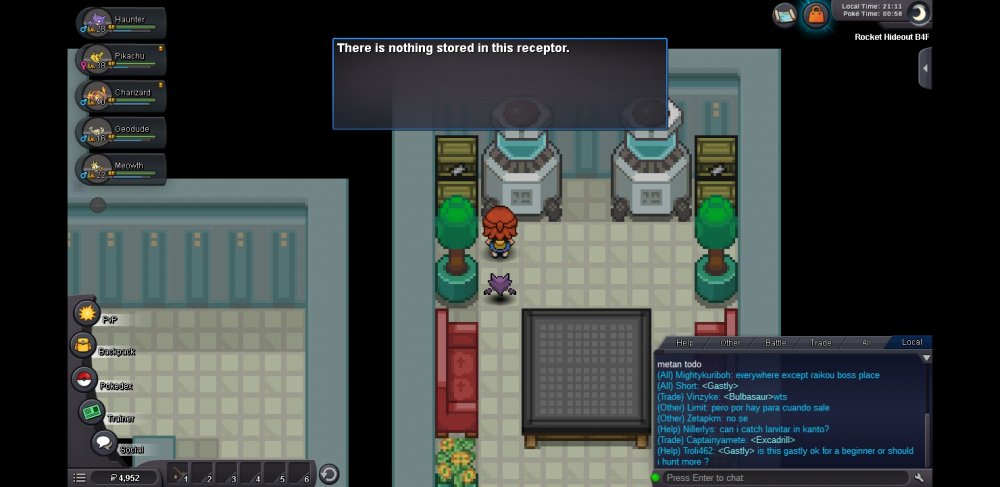Screen dimensions: 1000x487
Task: Use the item in hotbar slot 1
Action: click(177, 474)
